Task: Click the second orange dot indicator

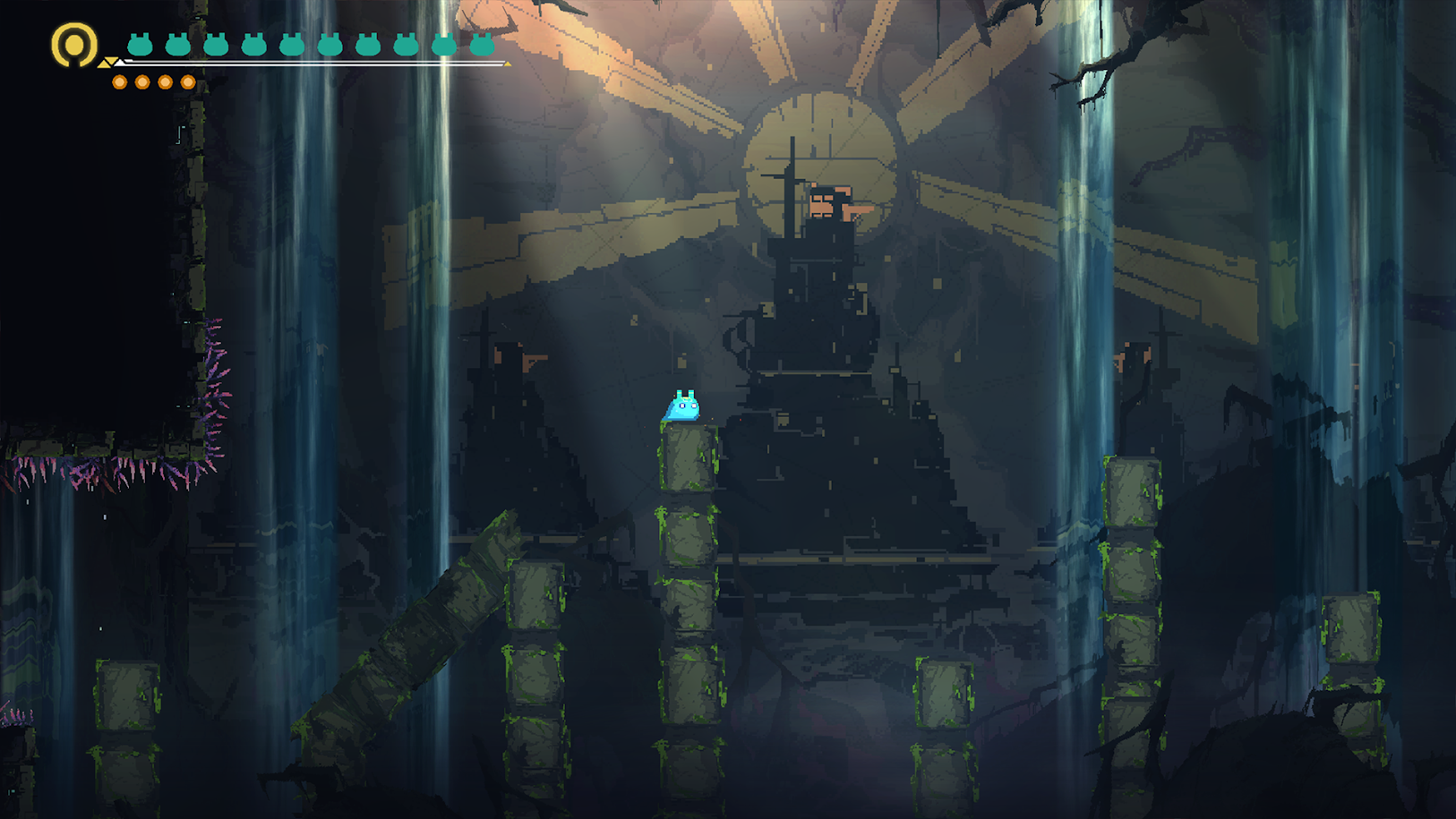Action: coord(142,81)
